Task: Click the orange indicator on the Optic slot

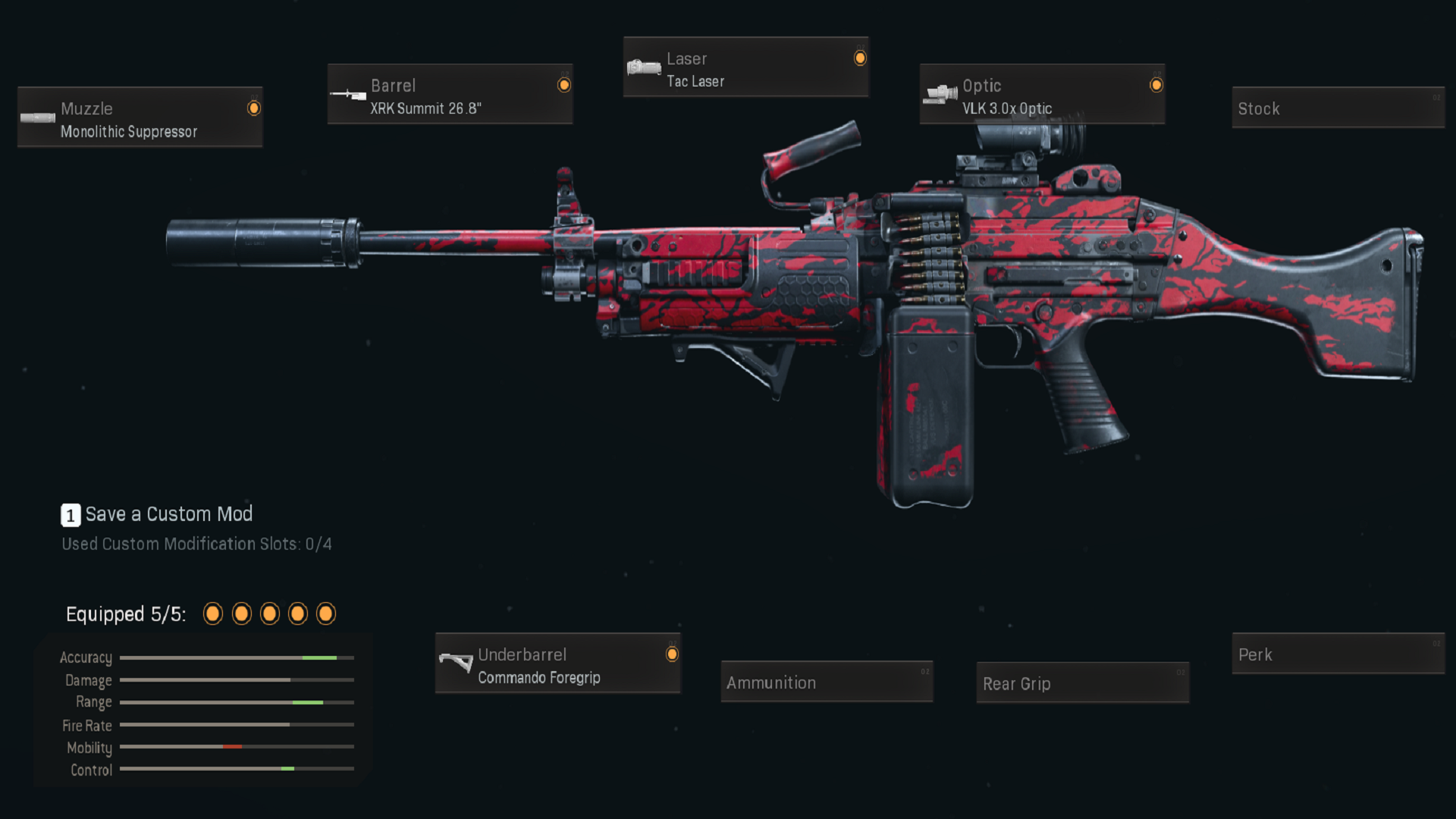Action: coord(1157,85)
